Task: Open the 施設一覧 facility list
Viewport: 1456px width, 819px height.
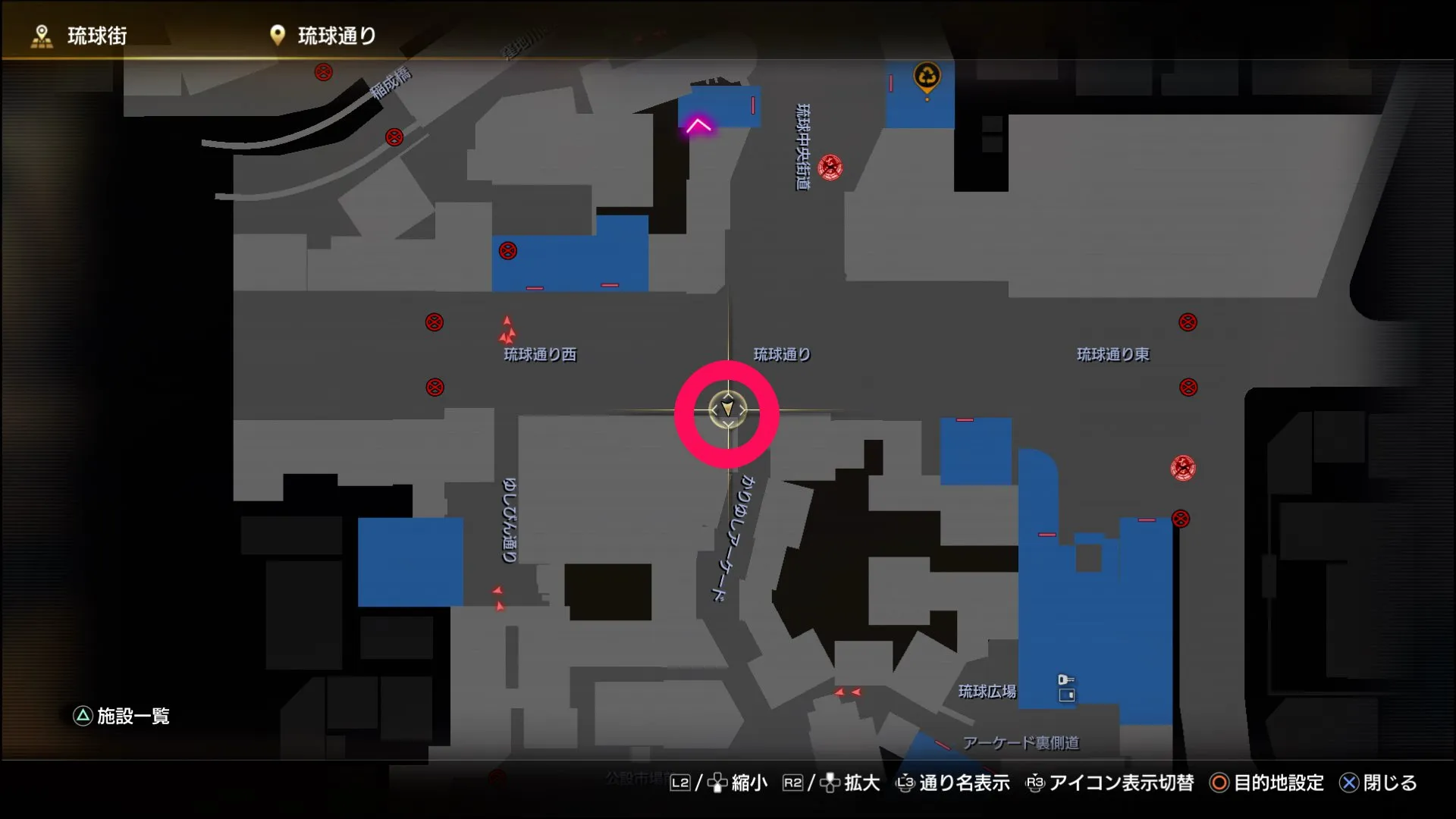Action: pyautogui.click(x=132, y=714)
